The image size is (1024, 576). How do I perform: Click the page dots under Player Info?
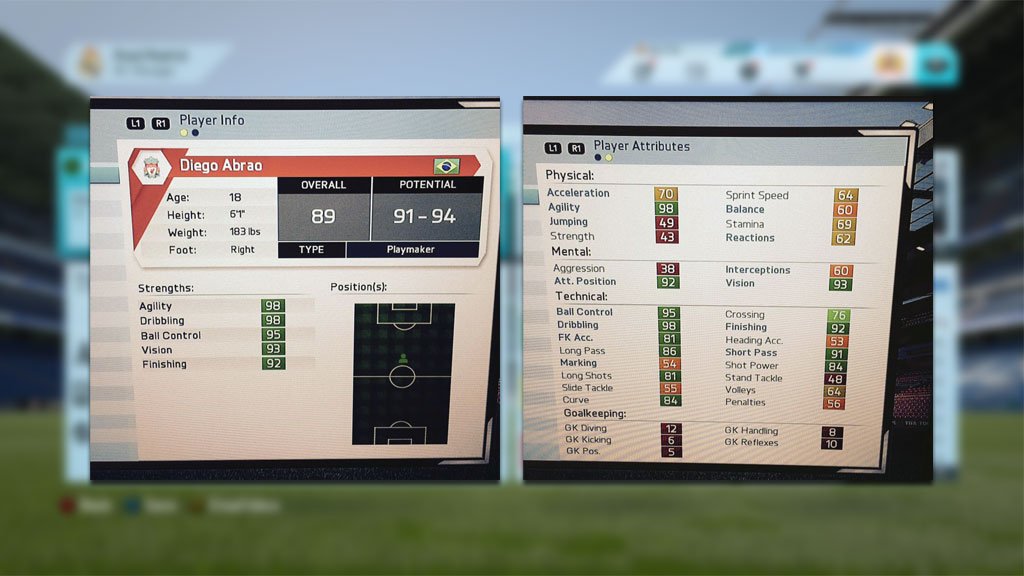pyautogui.click(x=188, y=132)
